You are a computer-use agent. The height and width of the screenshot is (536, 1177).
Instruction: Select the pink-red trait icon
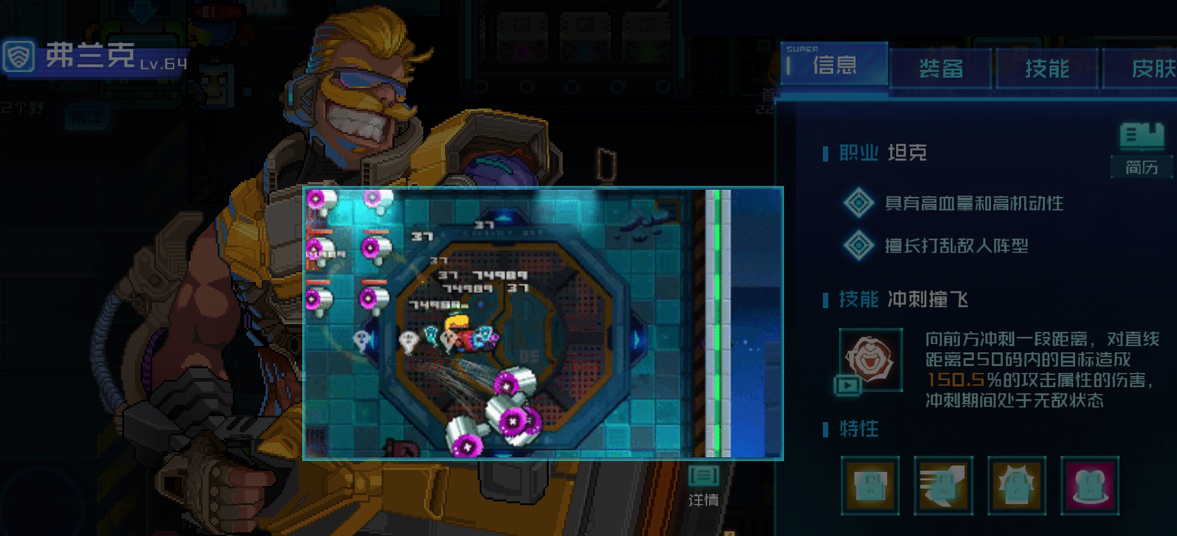tap(1090, 485)
